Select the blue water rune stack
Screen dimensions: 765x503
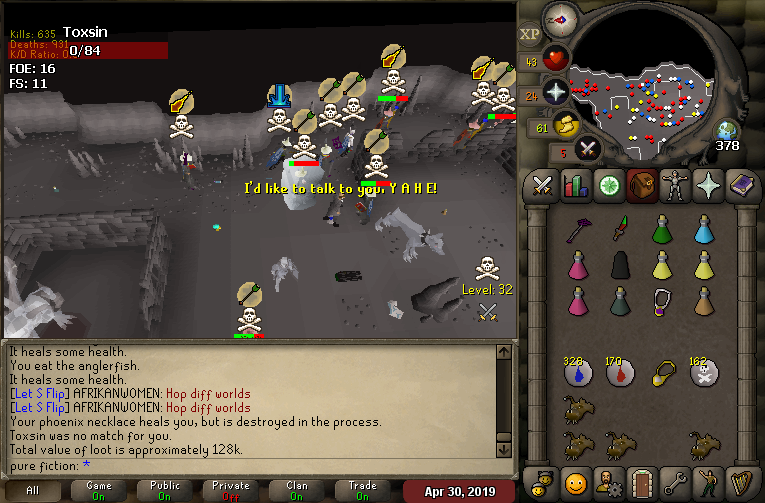click(575, 373)
